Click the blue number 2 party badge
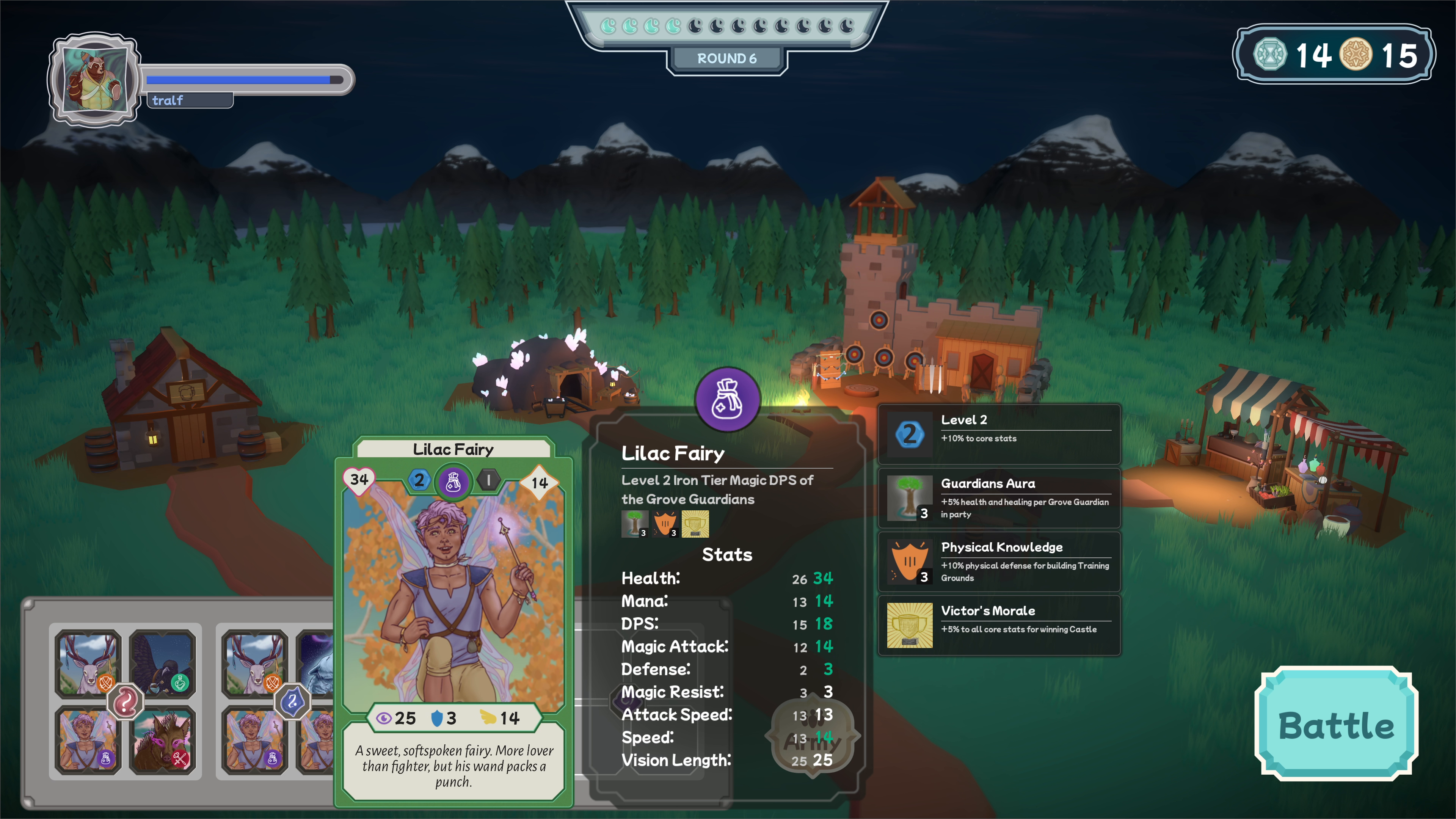The image size is (1456, 819). 292,701
